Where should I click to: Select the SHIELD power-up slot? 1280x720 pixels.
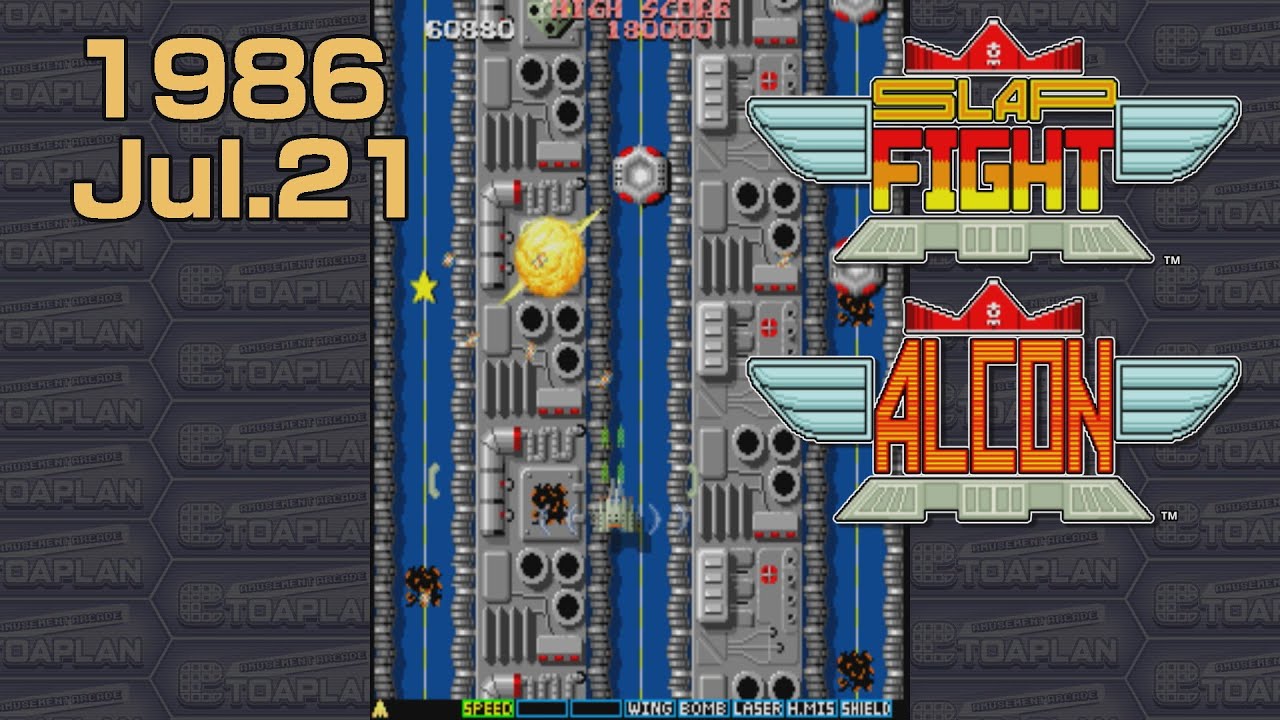(866, 708)
